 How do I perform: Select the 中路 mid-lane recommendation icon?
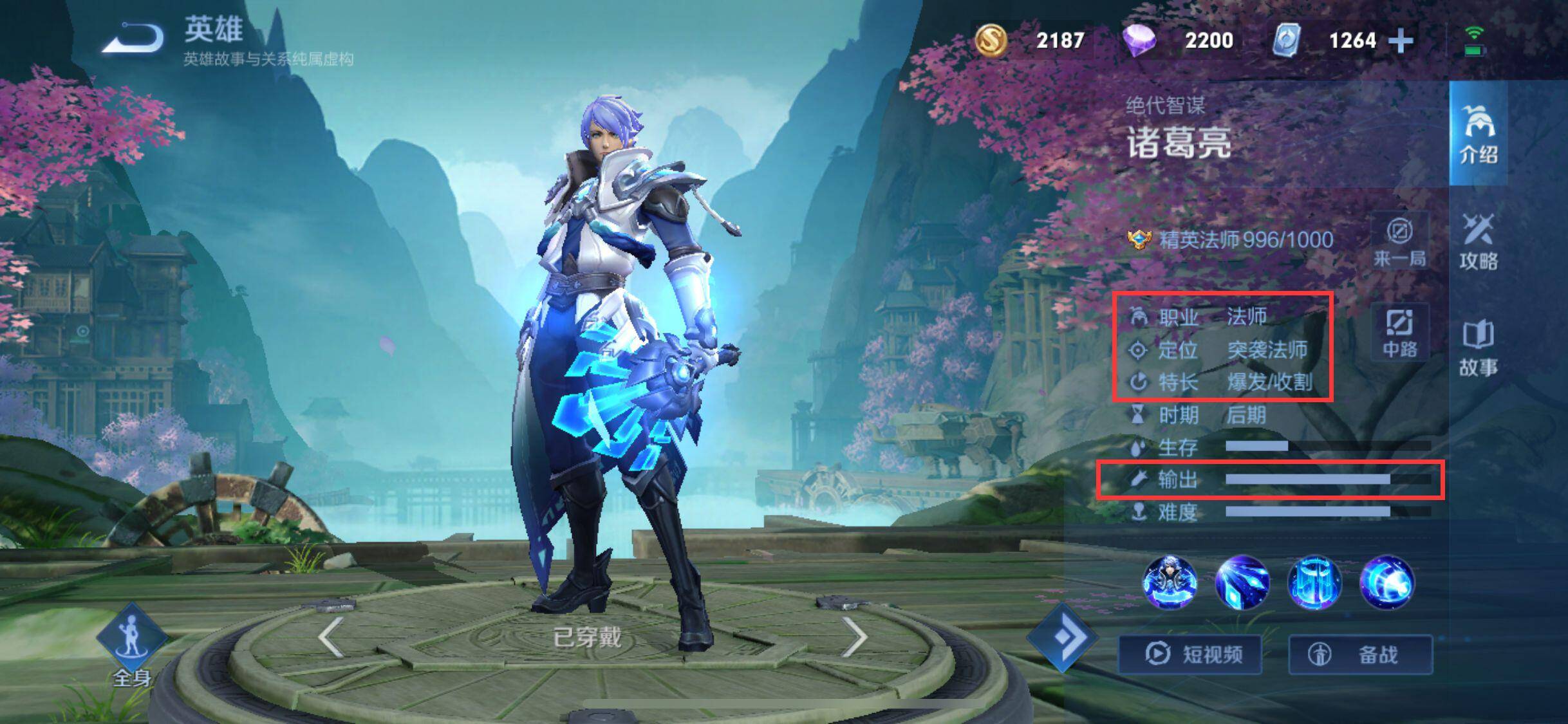tap(1399, 330)
